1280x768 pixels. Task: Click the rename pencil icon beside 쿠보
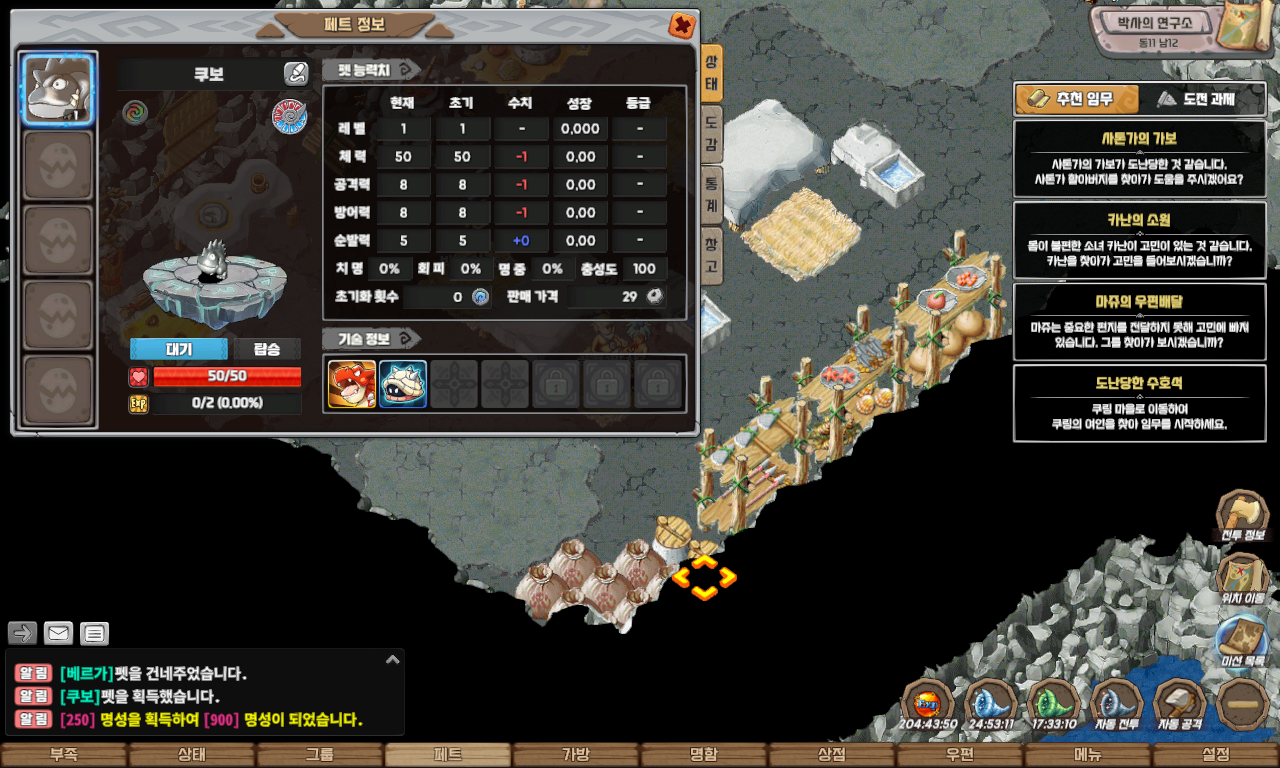[x=295, y=73]
